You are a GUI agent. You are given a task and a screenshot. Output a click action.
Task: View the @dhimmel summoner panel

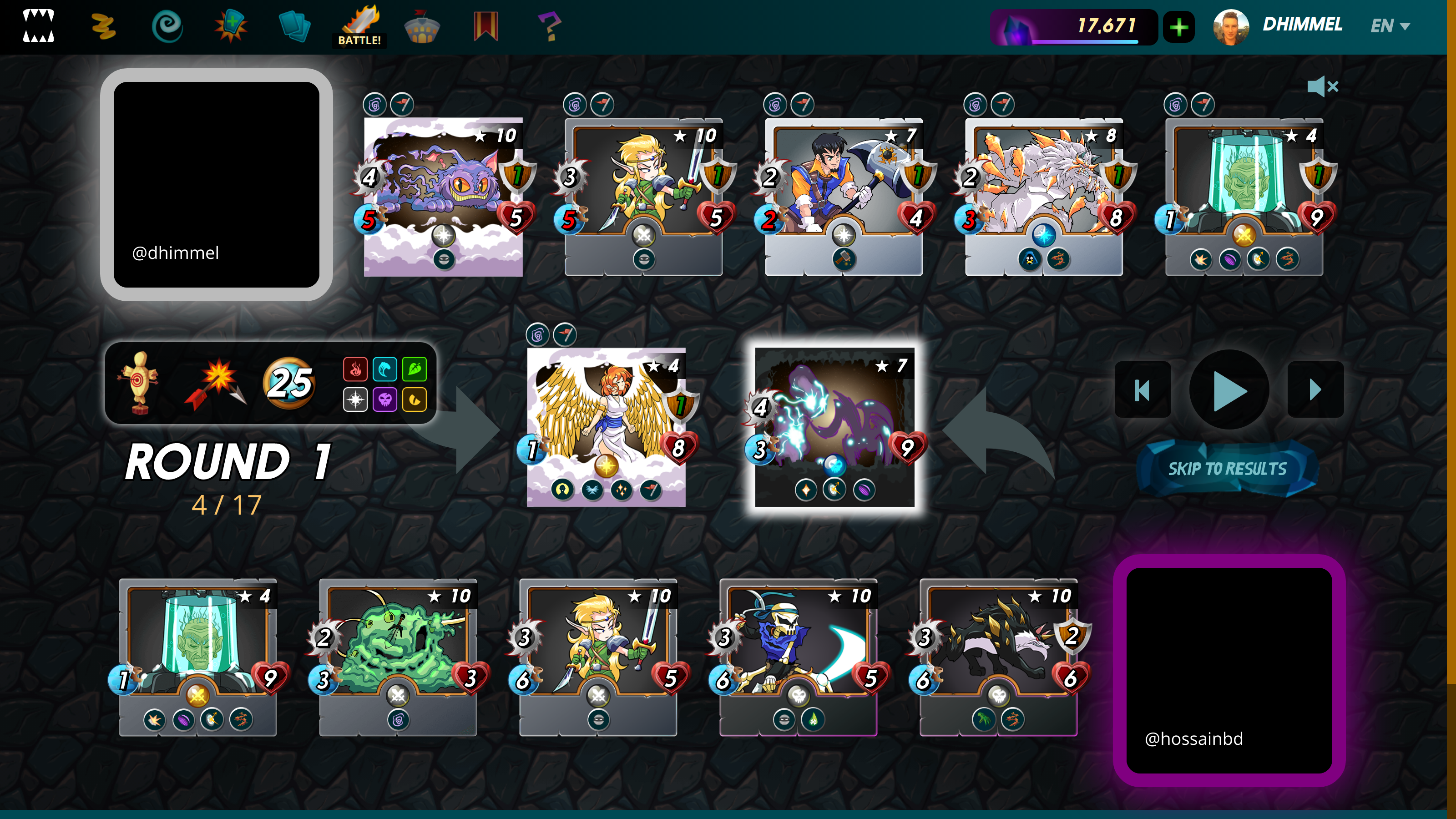pyautogui.click(x=217, y=184)
